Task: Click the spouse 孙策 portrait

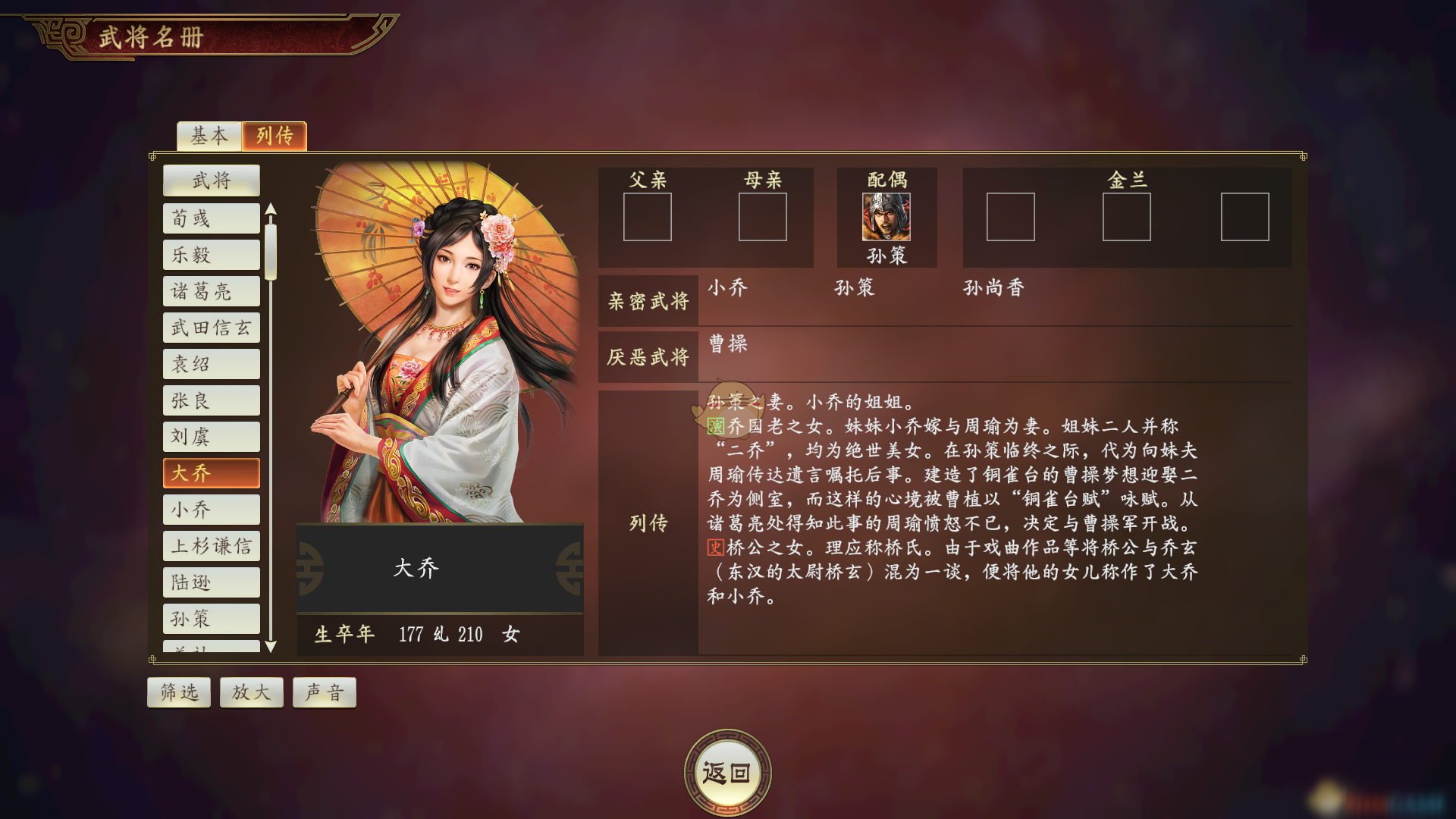Action: 886,217
